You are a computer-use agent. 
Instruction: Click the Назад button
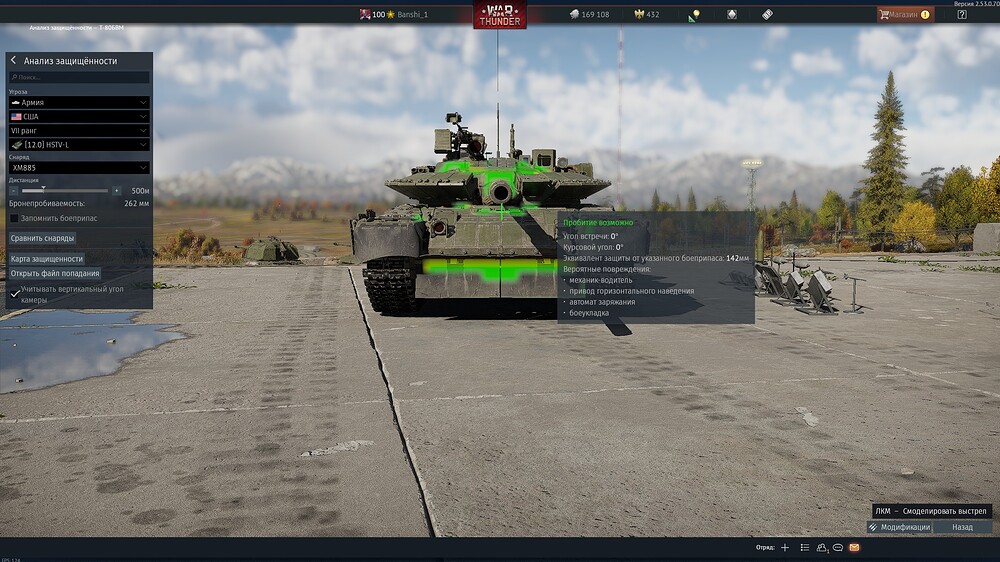click(962, 527)
